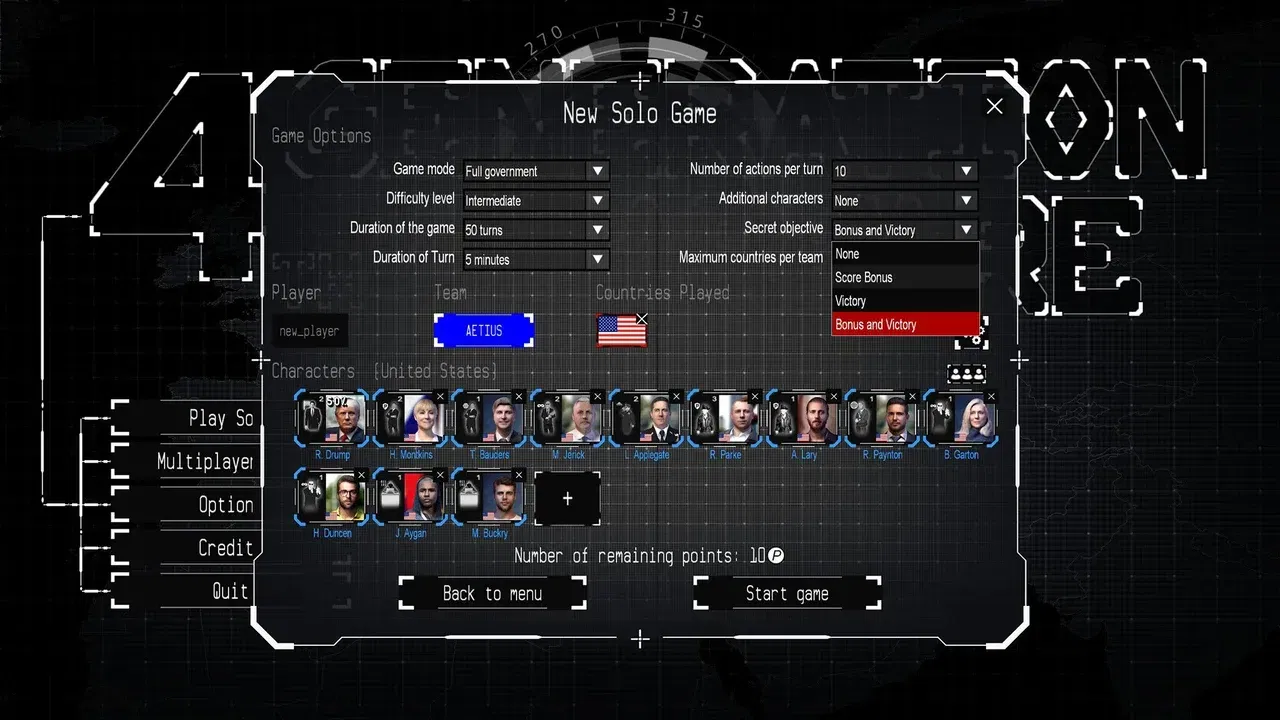Screen dimensions: 1280x720
Task: Open the Game mode dropdown
Action: tap(535, 170)
